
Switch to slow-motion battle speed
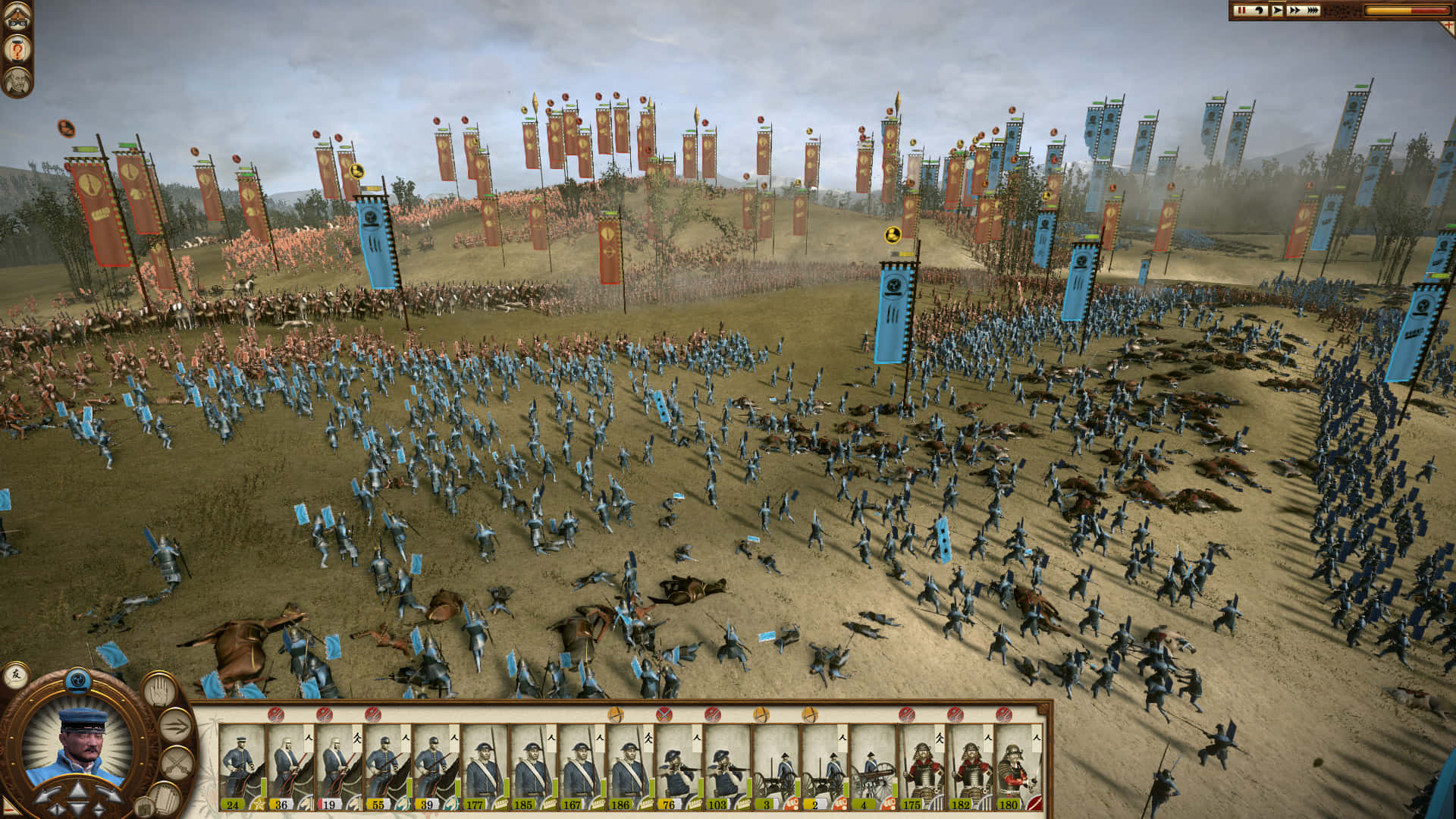coord(1260,11)
